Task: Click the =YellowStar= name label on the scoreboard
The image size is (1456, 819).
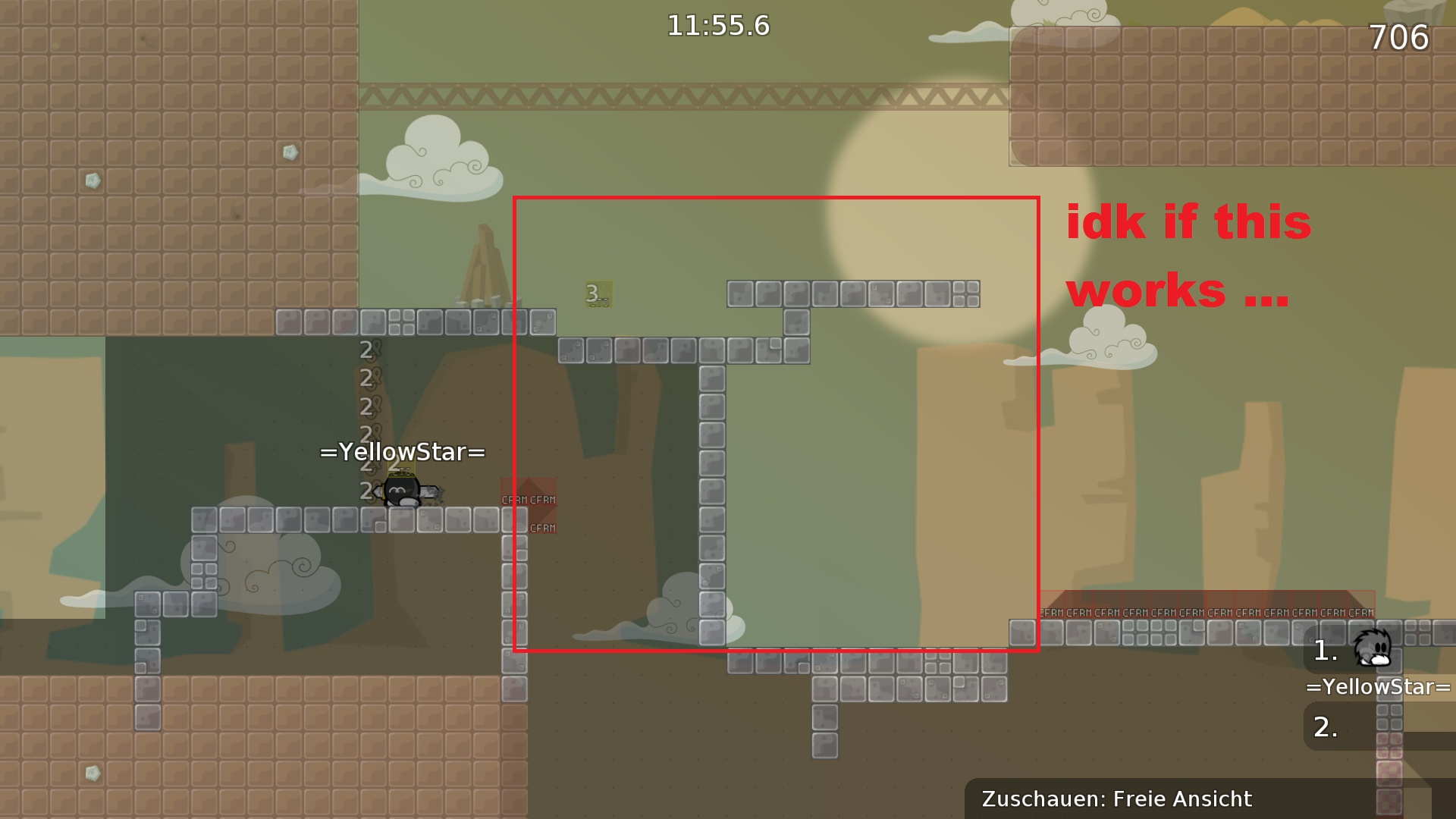Action: (1378, 687)
